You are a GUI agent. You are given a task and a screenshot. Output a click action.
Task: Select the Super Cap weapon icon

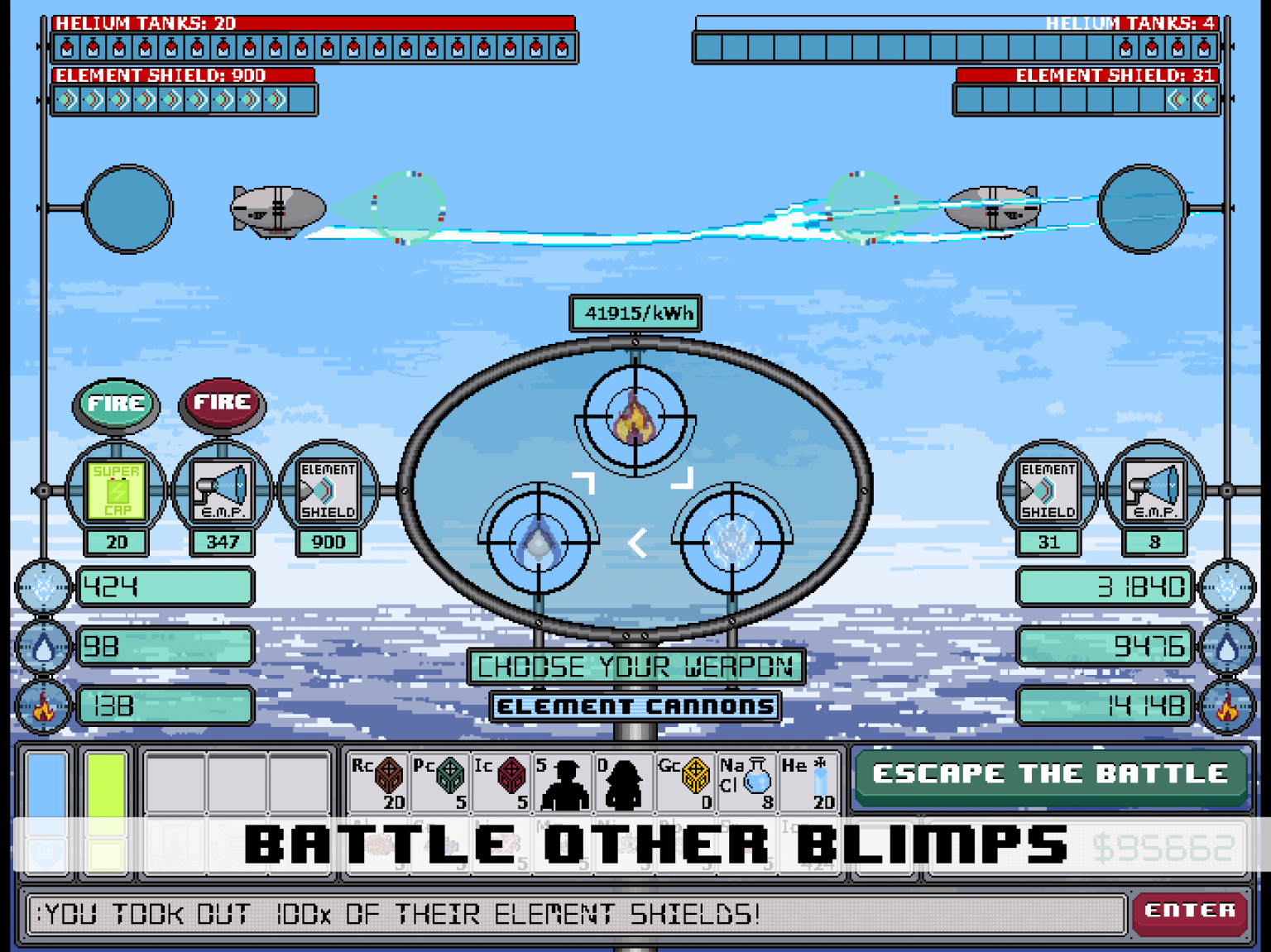117,490
